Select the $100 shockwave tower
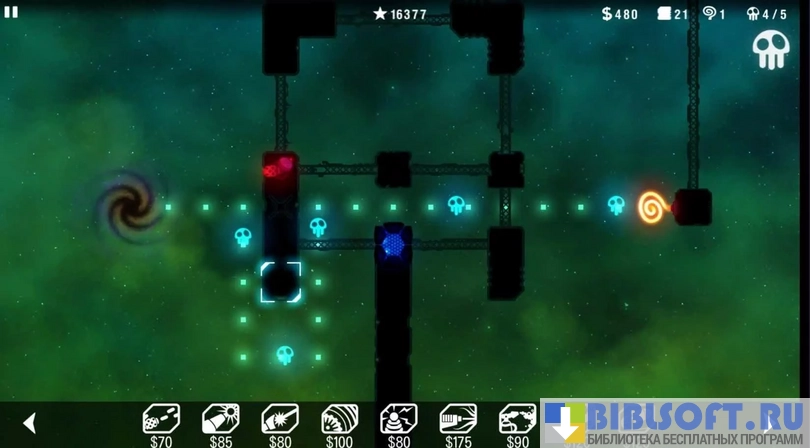 [339, 420]
